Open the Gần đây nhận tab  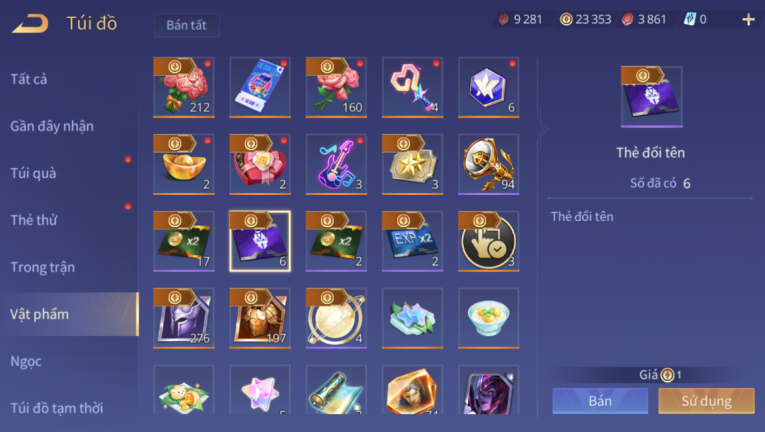pyautogui.click(x=52, y=126)
